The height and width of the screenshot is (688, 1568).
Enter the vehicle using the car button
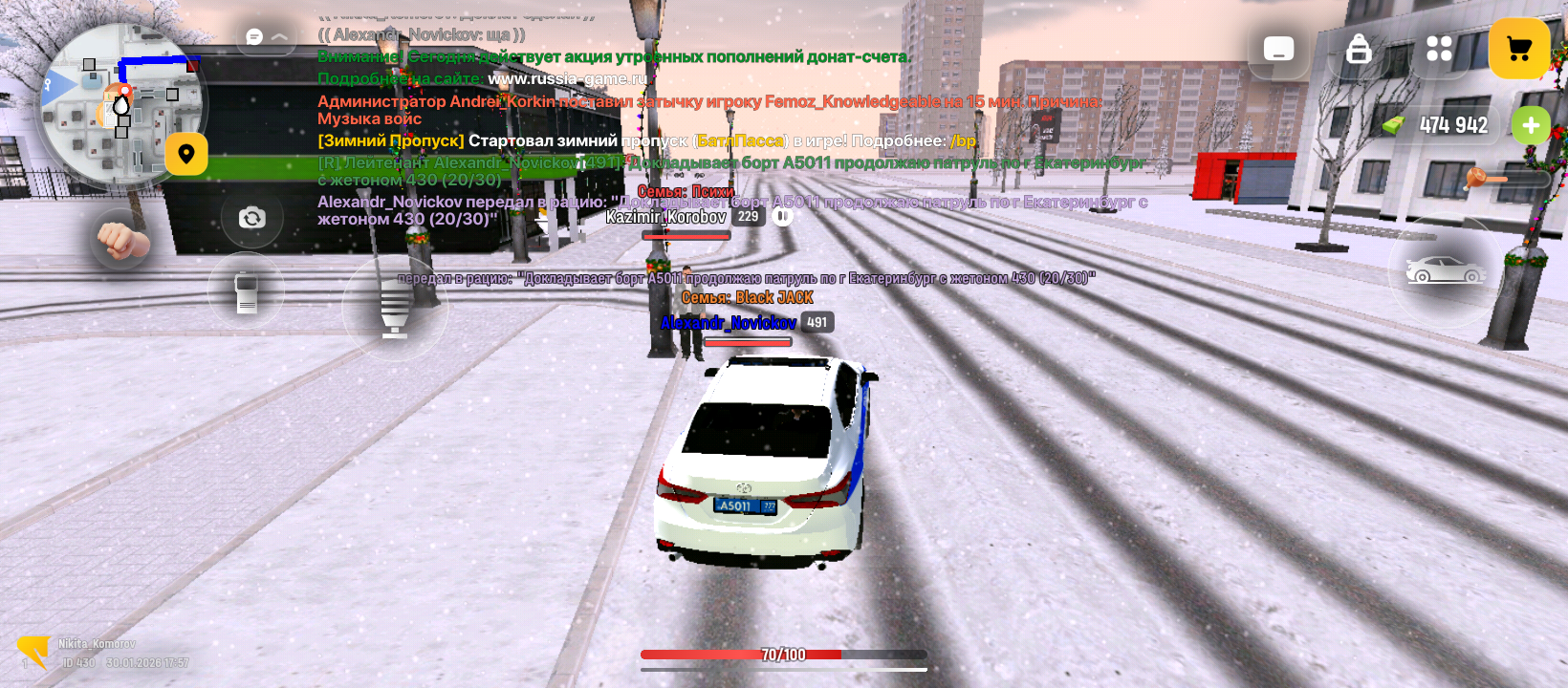(1445, 271)
